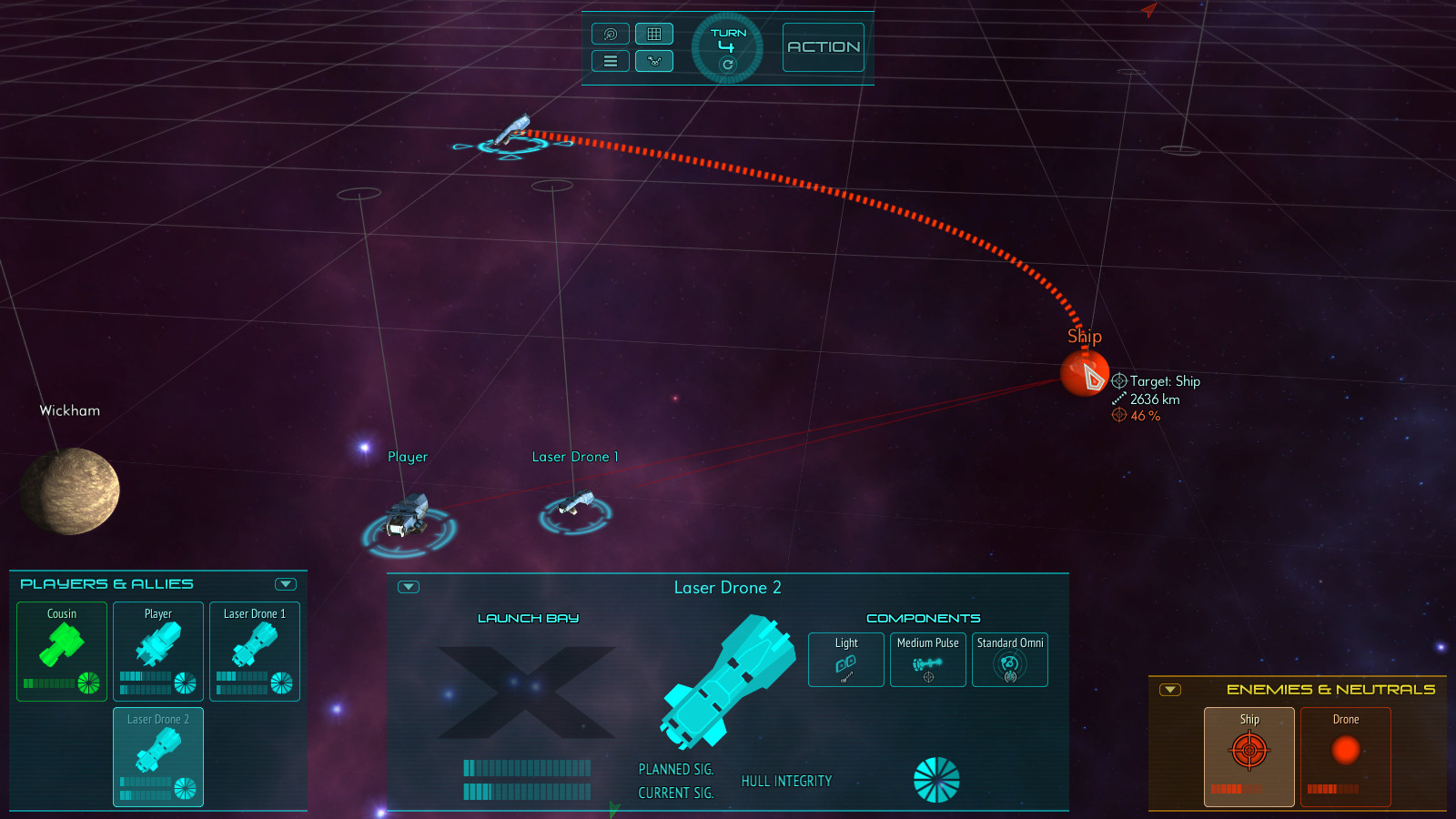Collapse the Players & Allies panel
The image size is (1456, 819).
[x=287, y=583]
